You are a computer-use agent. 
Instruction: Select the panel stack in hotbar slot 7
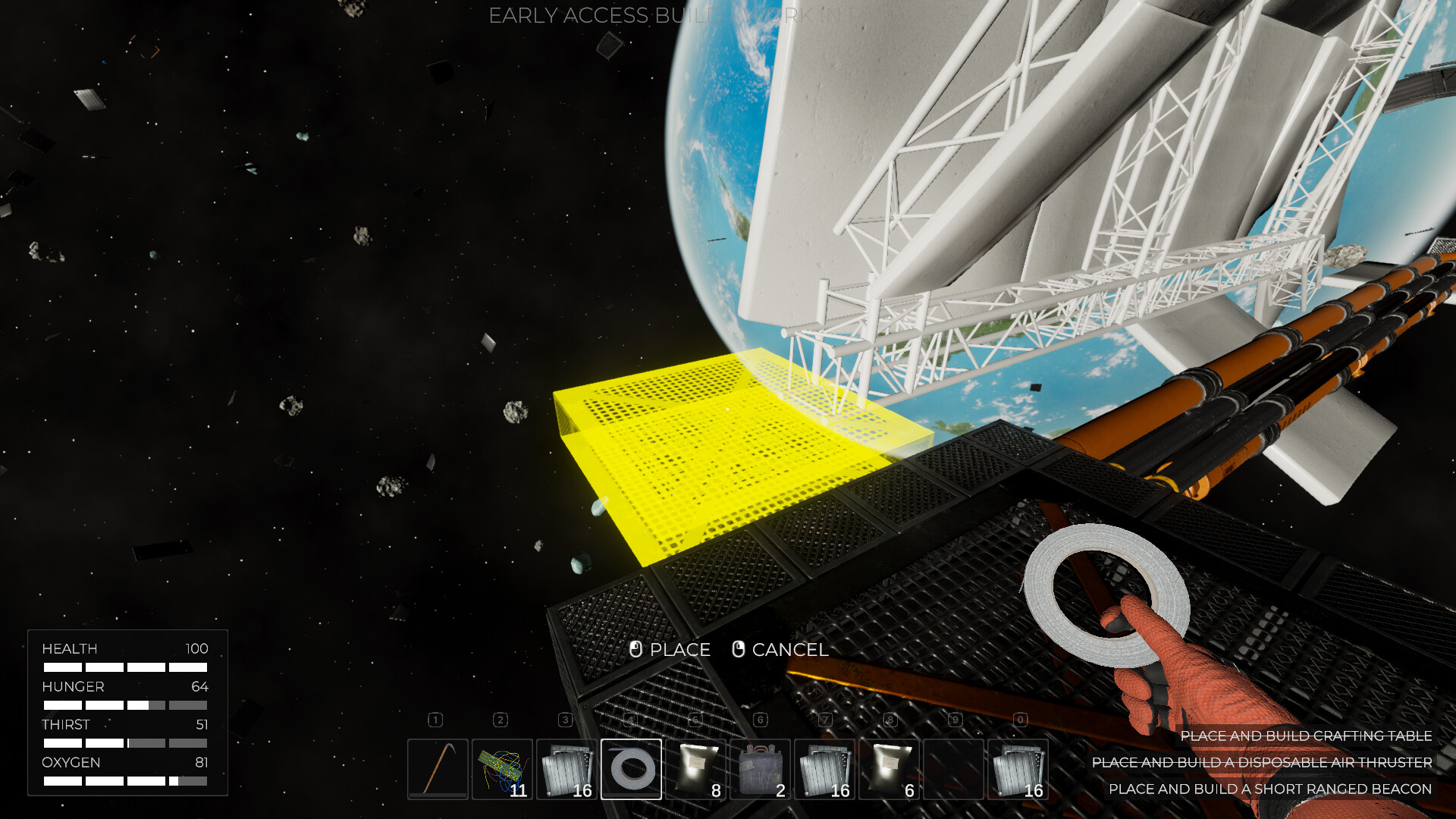827,769
